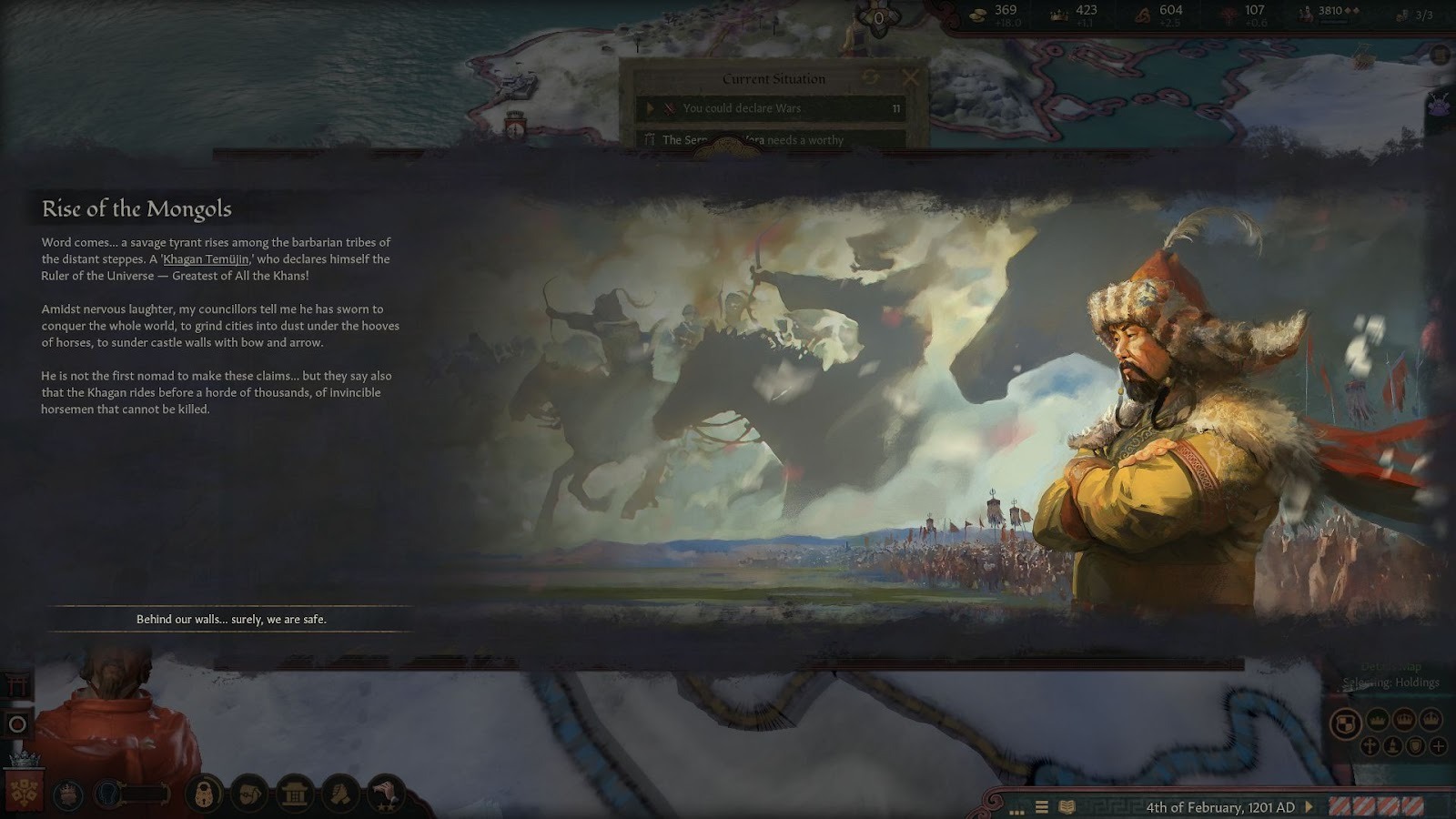Pause the game with the date arrow
The width and height of the screenshot is (1456, 819).
[x=1309, y=806]
